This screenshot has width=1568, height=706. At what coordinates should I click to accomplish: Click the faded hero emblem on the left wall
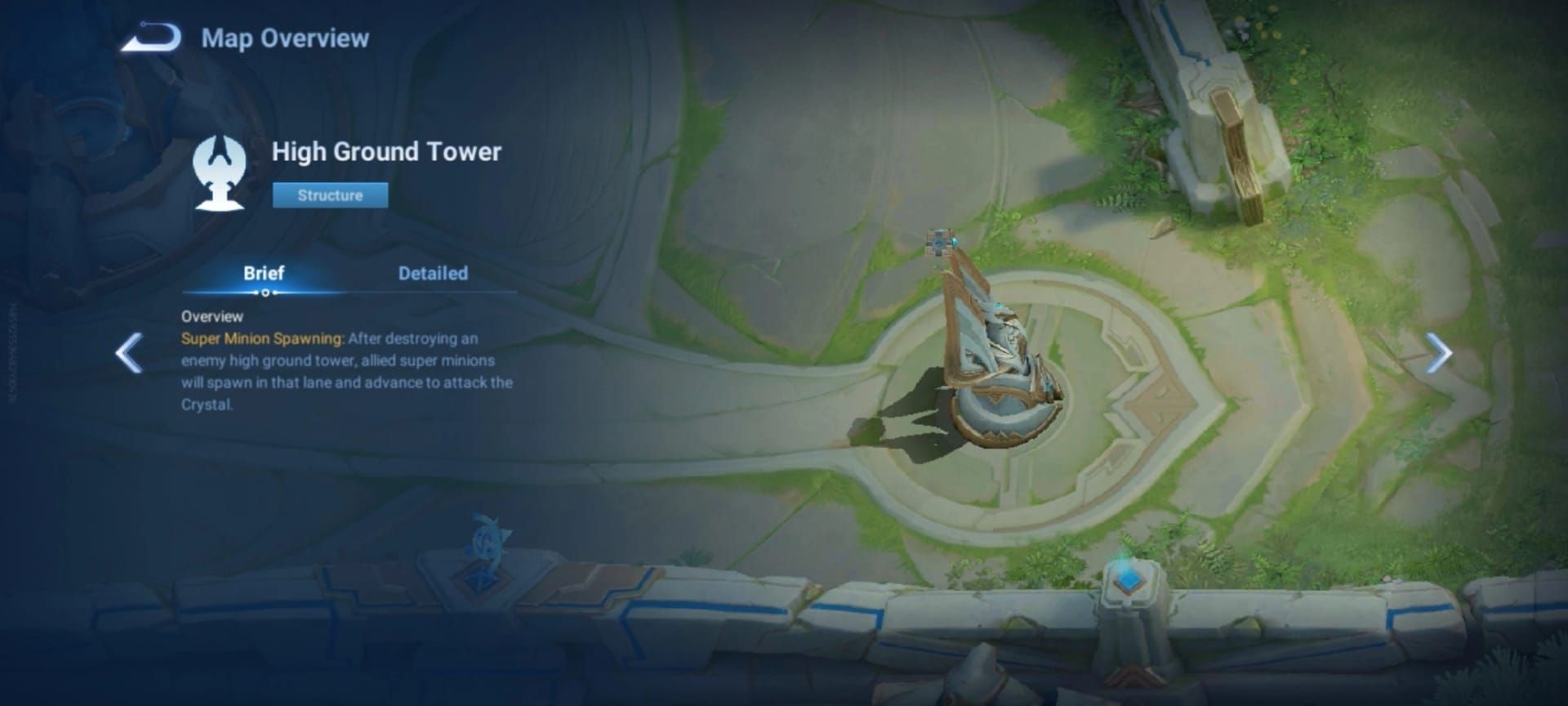[x=488, y=541]
